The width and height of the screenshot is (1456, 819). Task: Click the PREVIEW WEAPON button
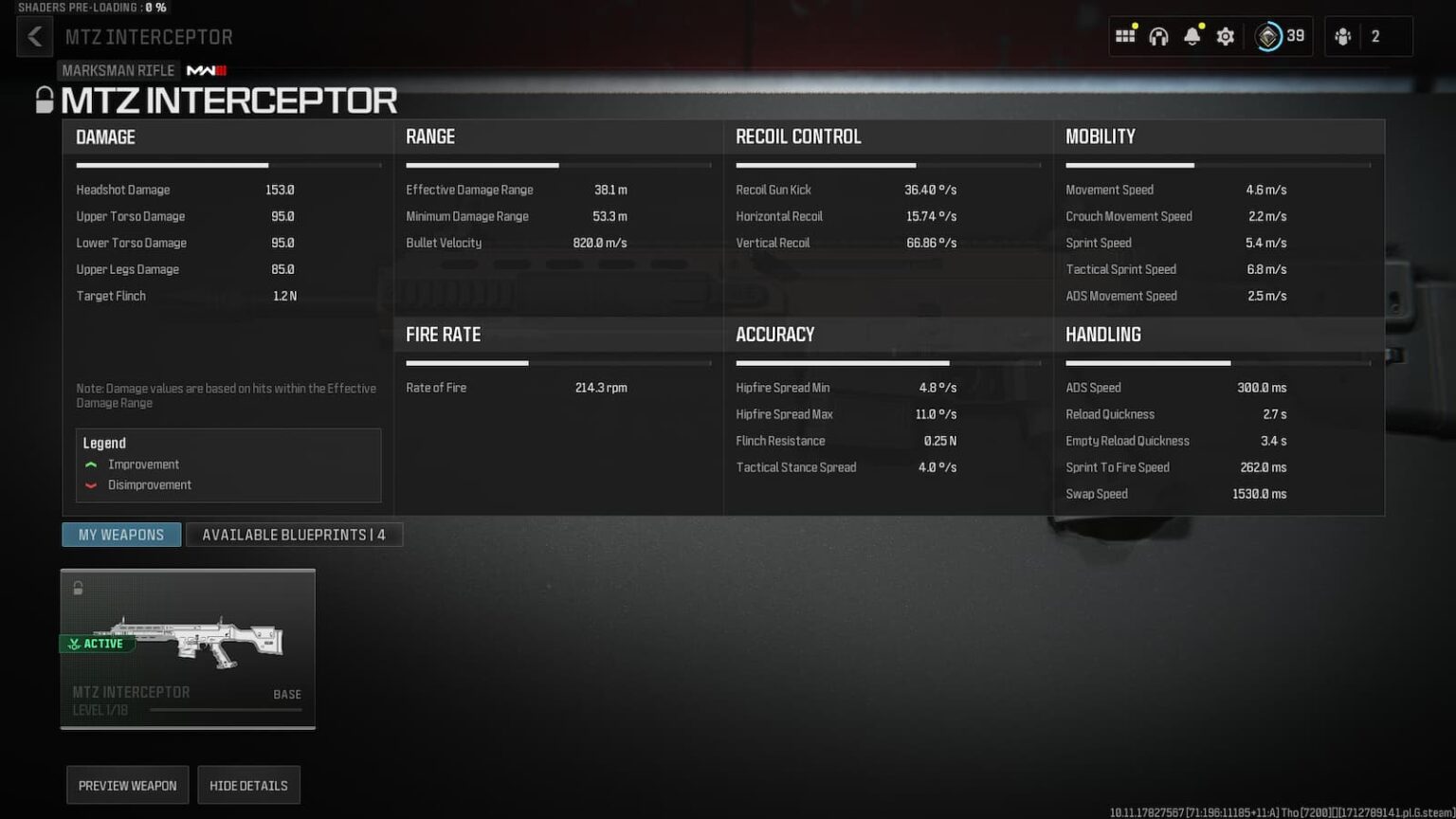[127, 785]
